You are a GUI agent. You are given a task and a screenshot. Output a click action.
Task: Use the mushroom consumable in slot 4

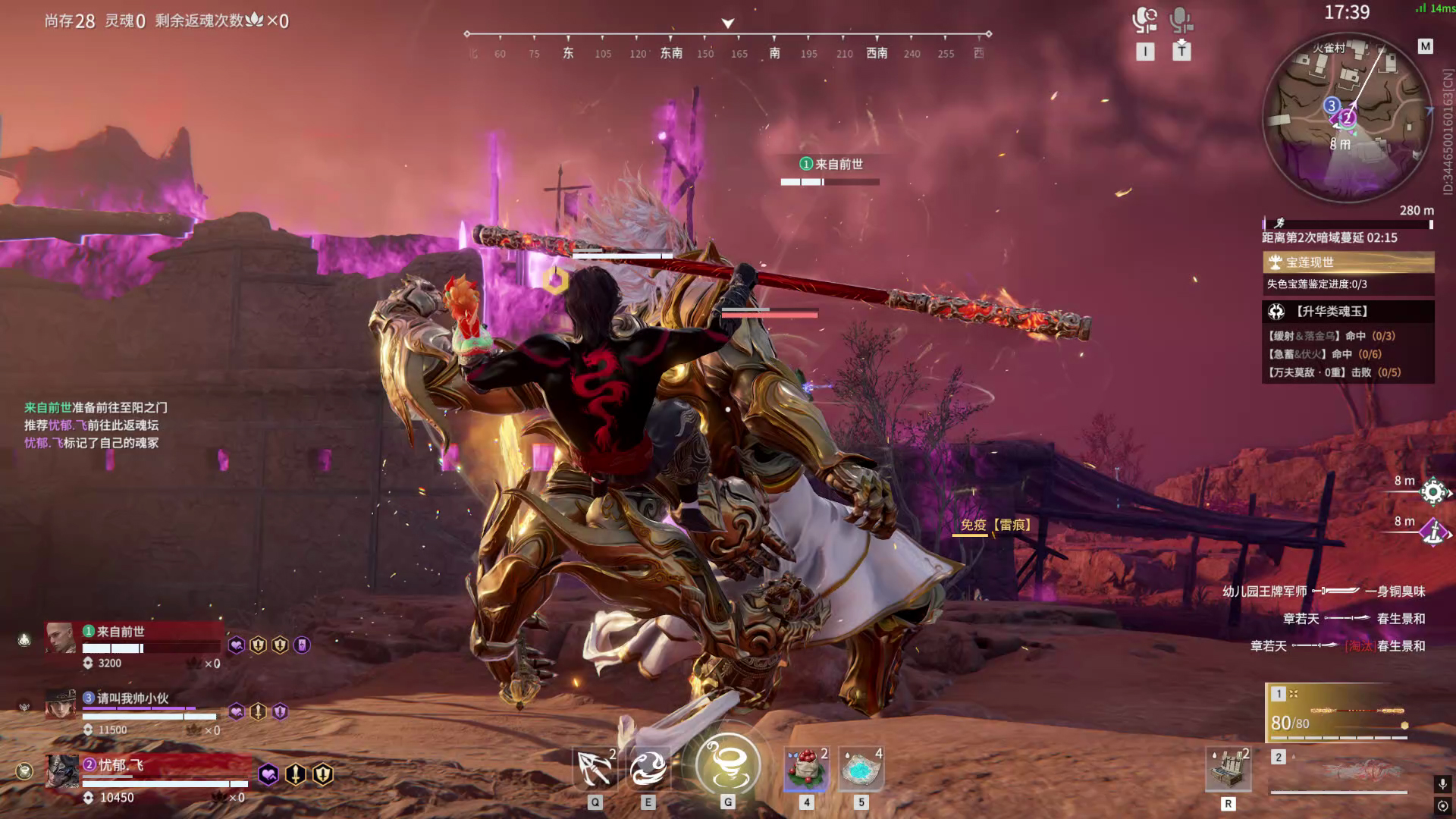coord(806,768)
